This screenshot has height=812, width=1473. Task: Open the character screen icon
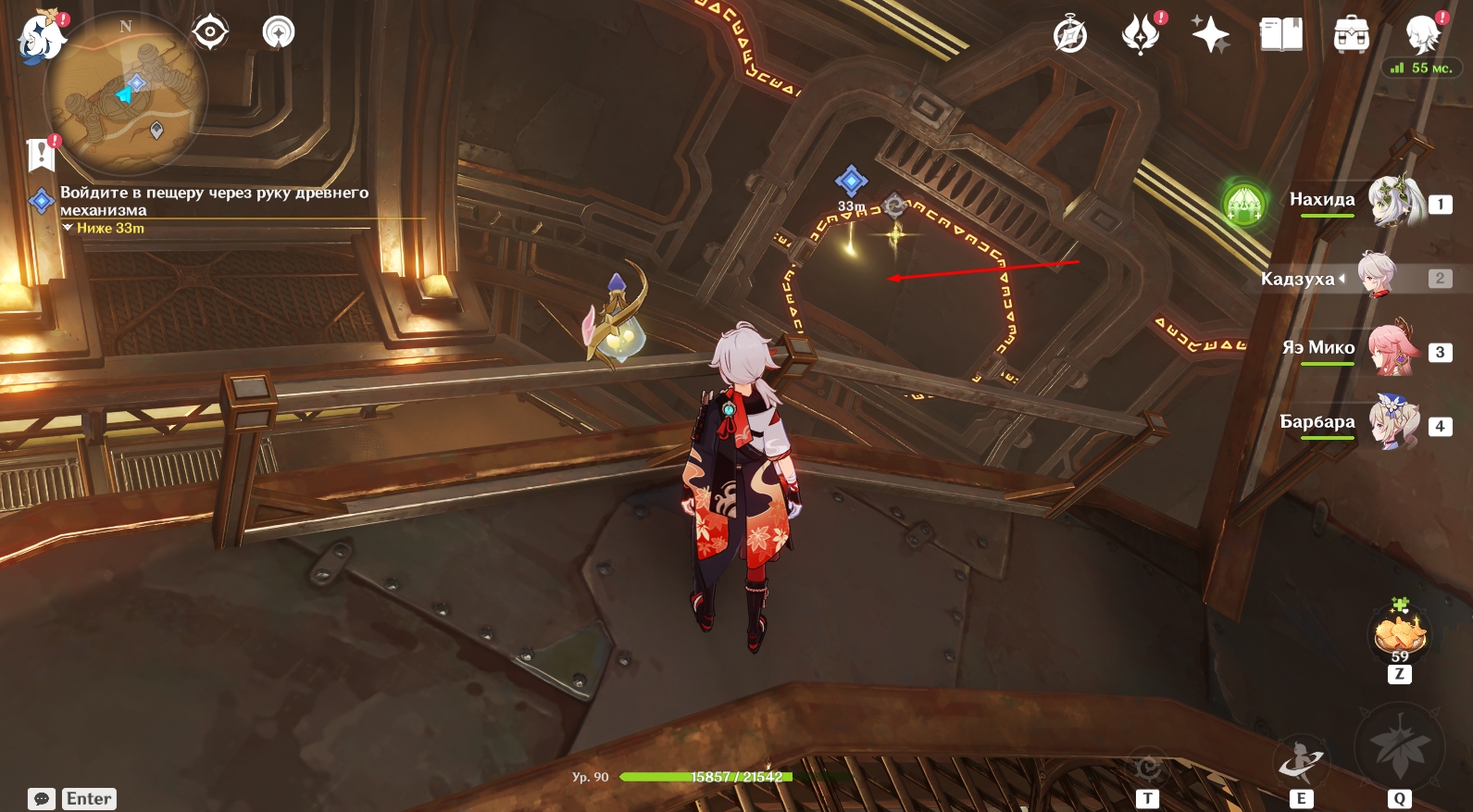[x=1422, y=35]
